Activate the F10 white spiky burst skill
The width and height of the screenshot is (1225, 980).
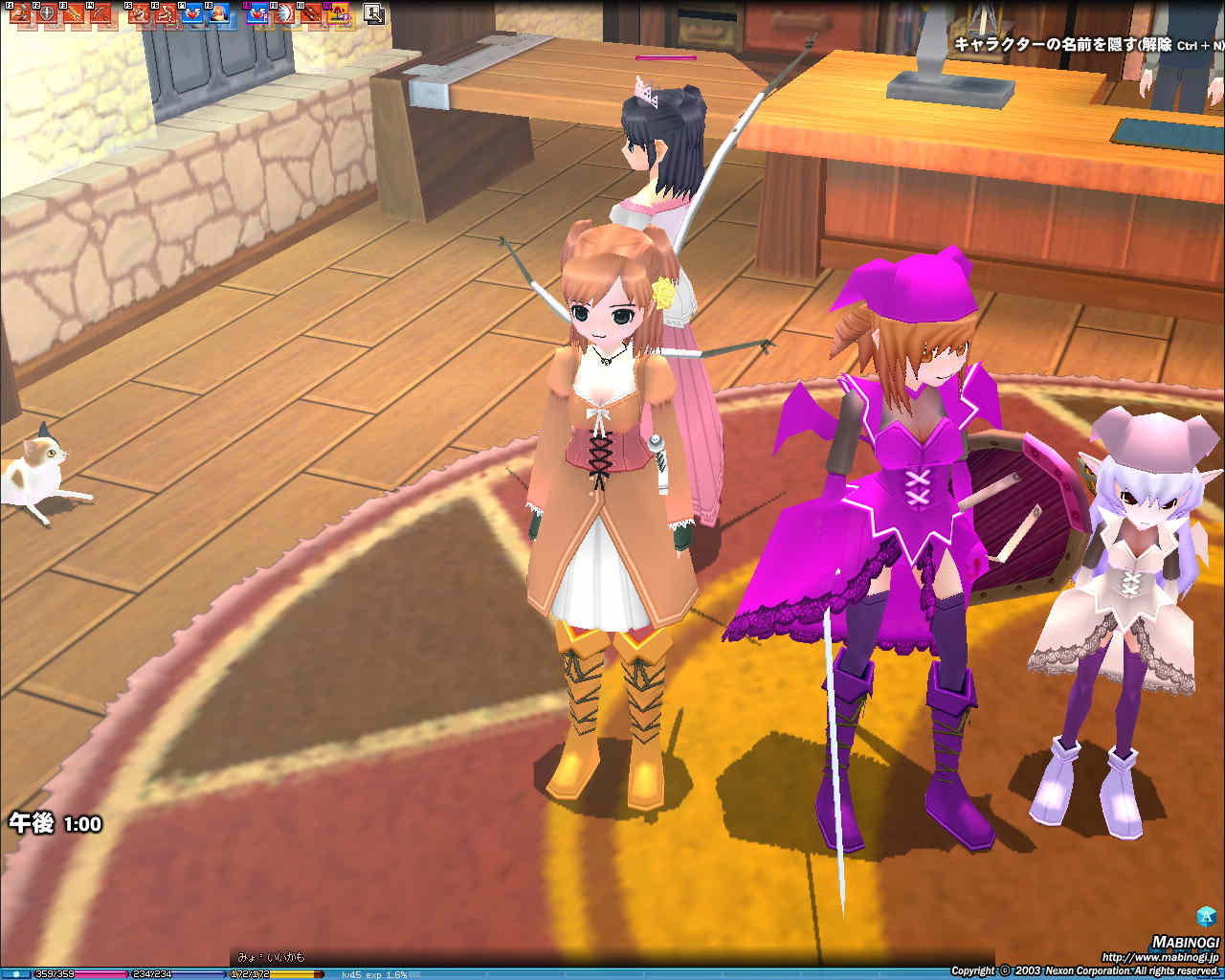[284, 14]
